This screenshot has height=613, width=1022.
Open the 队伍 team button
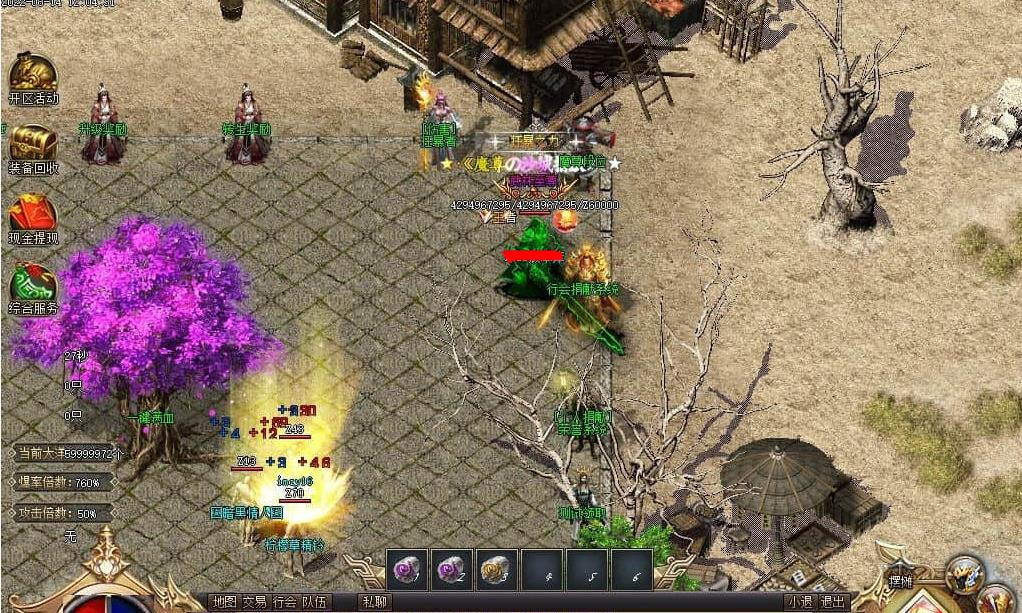(314, 602)
